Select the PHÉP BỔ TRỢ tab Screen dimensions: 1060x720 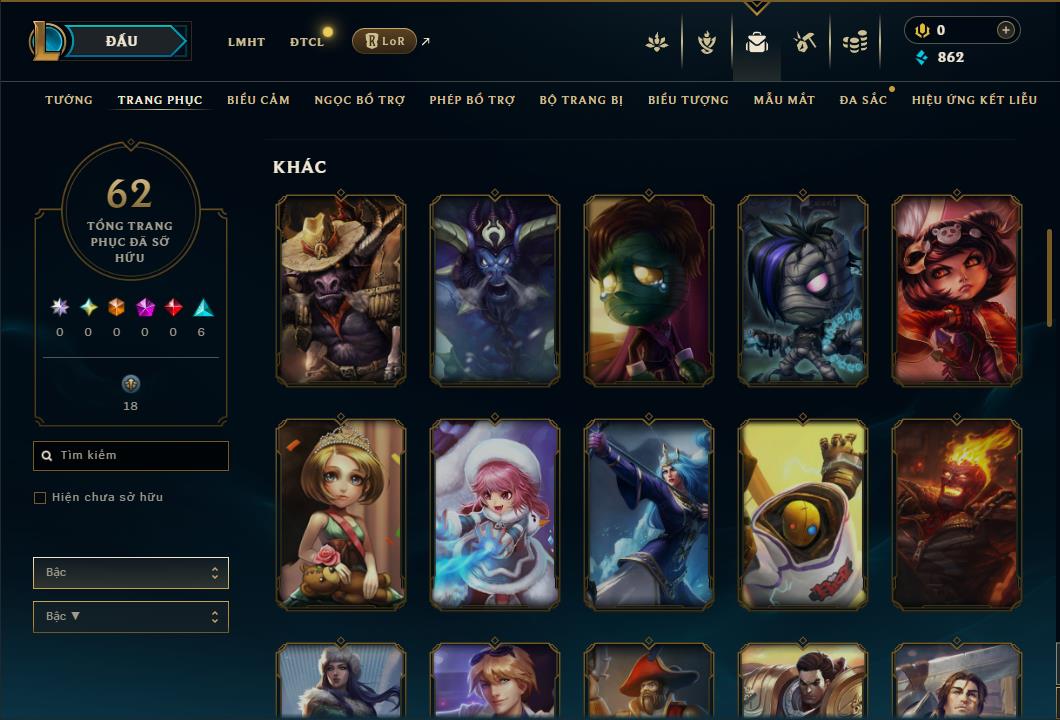click(x=472, y=100)
